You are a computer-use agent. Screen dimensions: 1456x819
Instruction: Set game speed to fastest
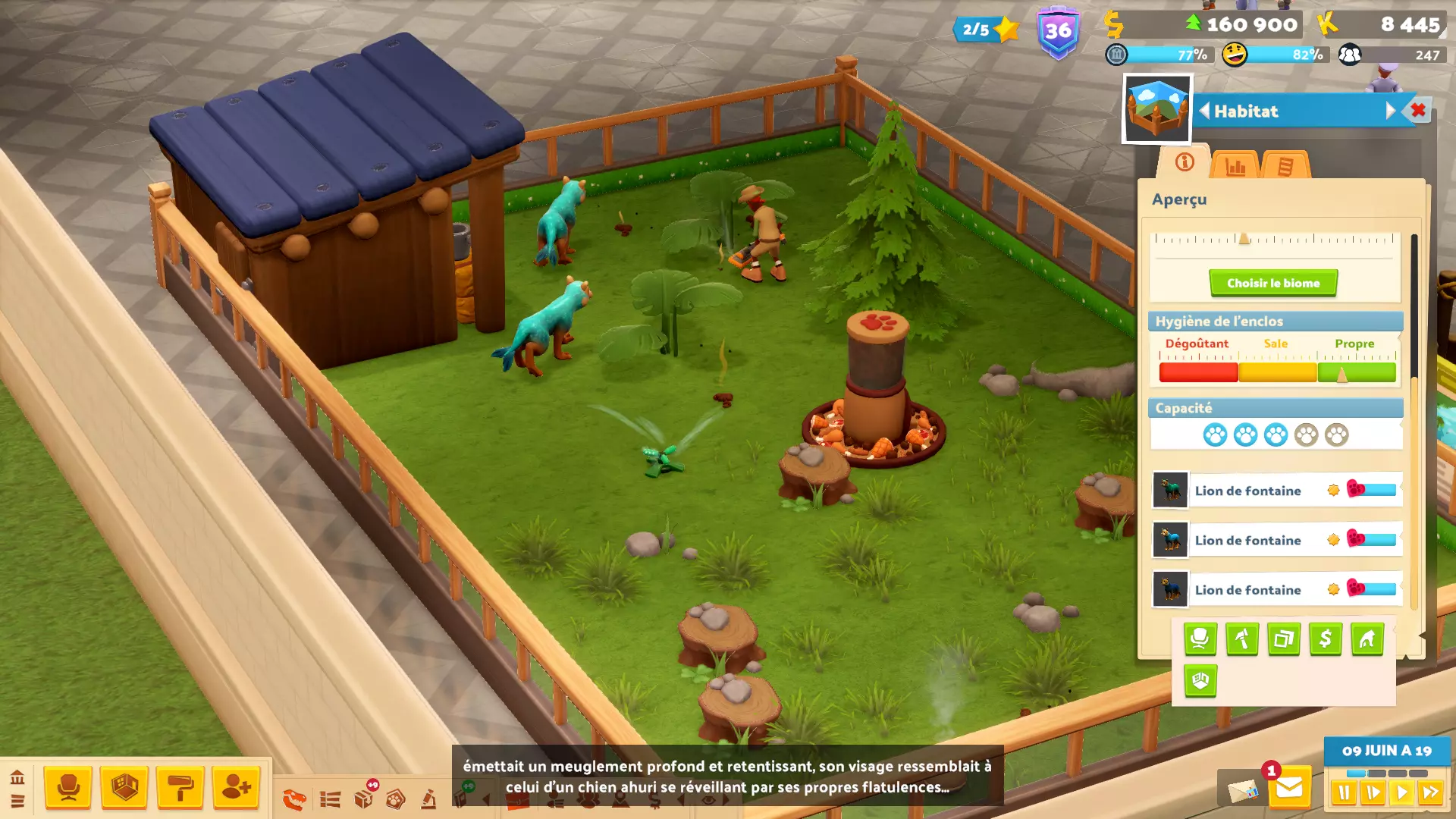click(x=1431, y=793)
